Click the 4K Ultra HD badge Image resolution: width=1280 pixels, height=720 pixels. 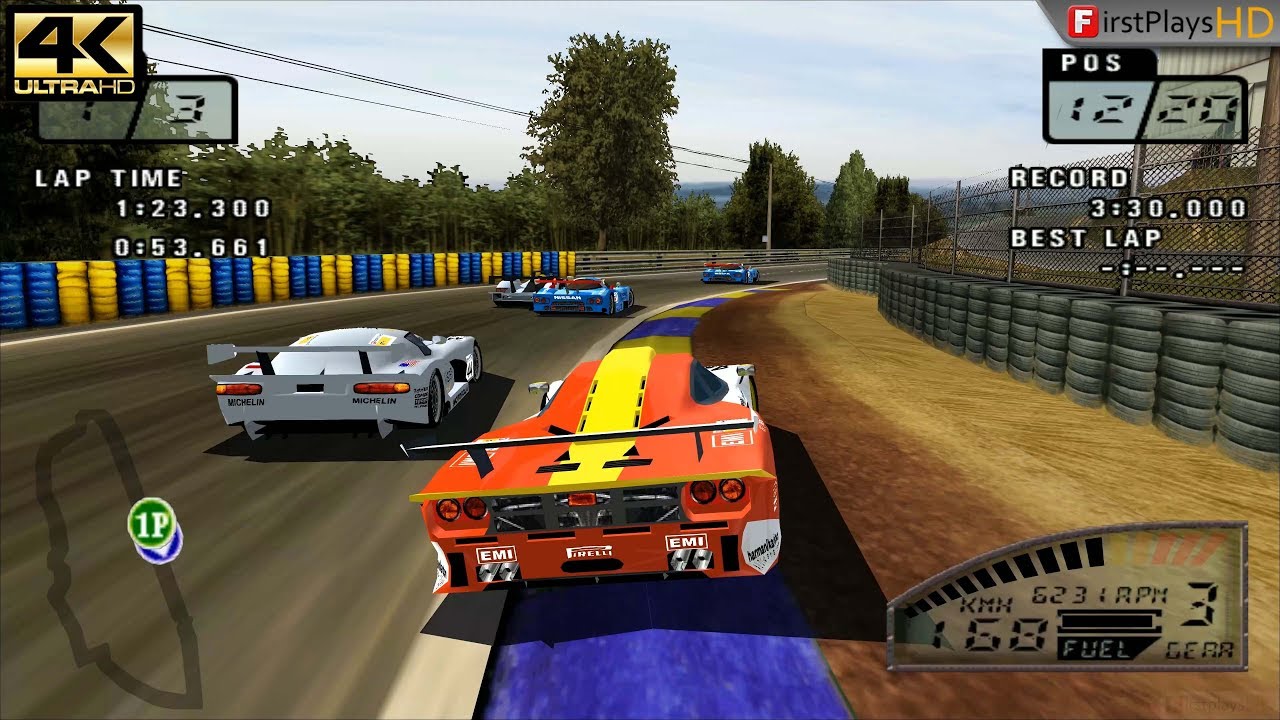(73, 50)
